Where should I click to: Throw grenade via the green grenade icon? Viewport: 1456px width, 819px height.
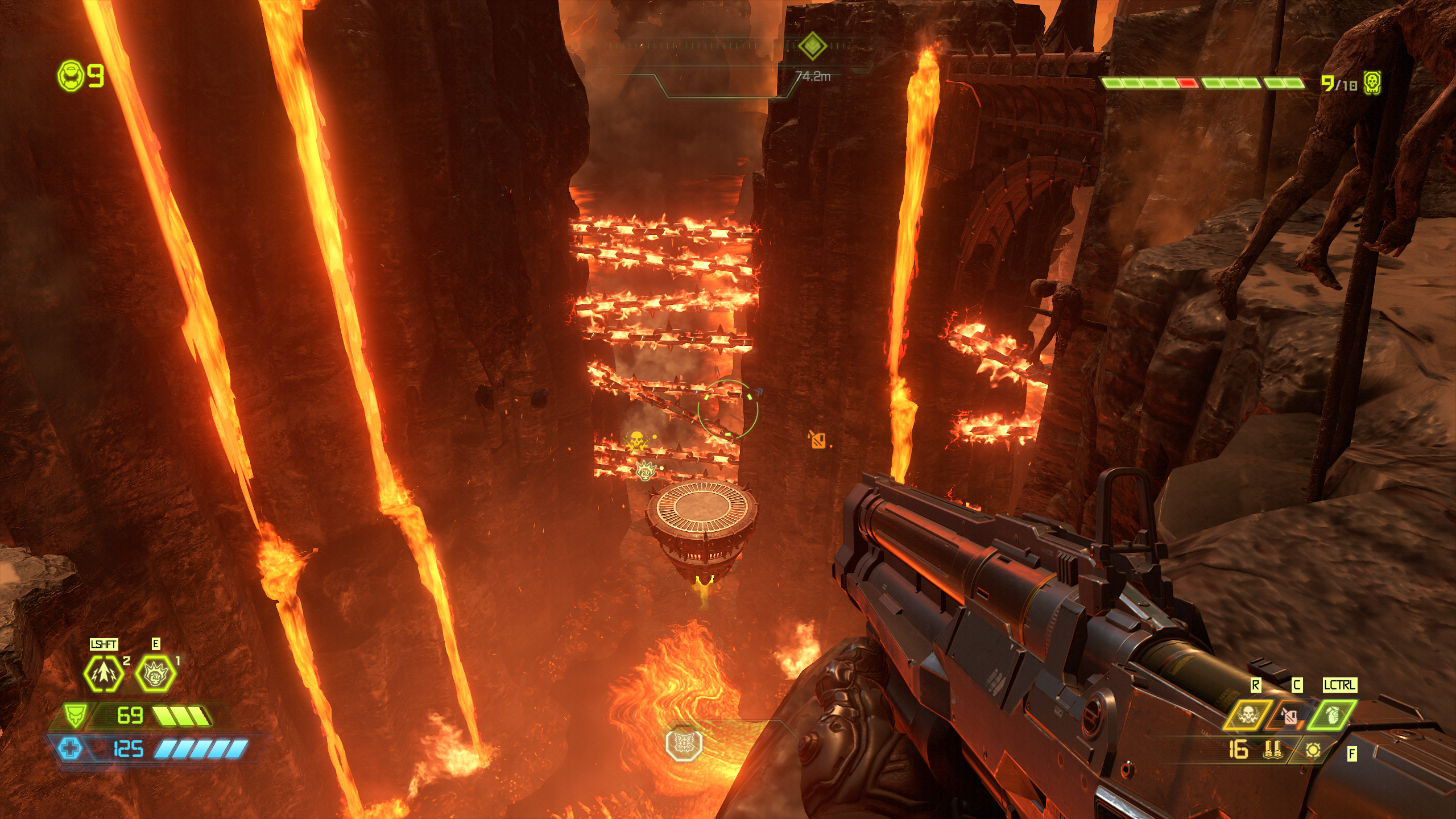pos(1332,714)
